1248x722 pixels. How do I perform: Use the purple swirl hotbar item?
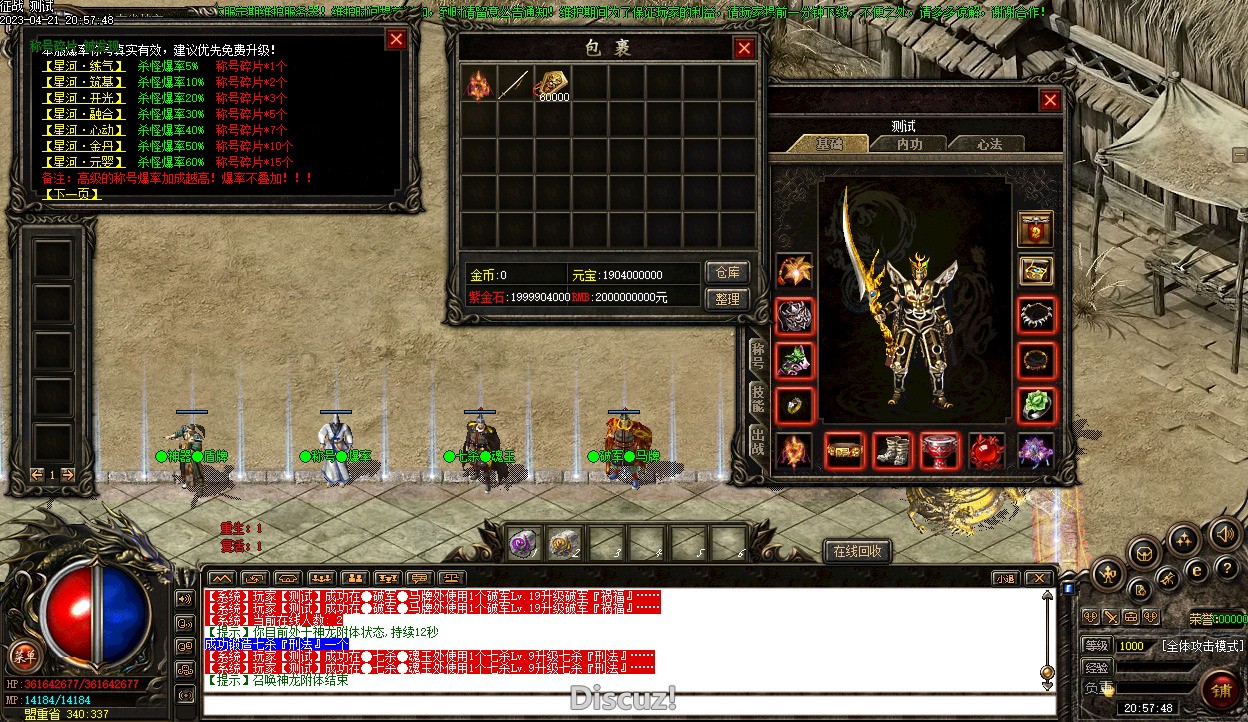coord(524,542)
